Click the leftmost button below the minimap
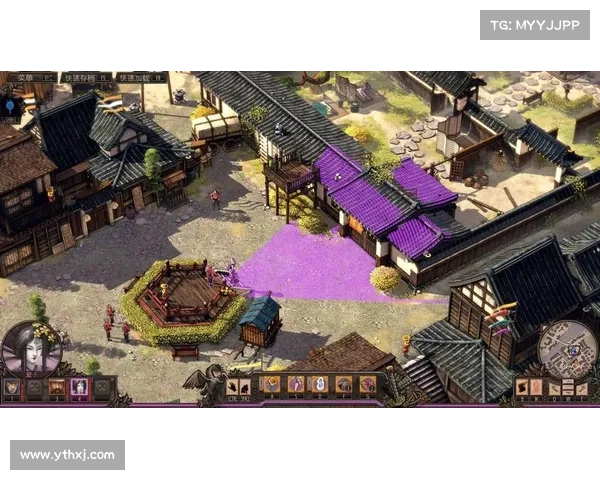 point(523,387)
